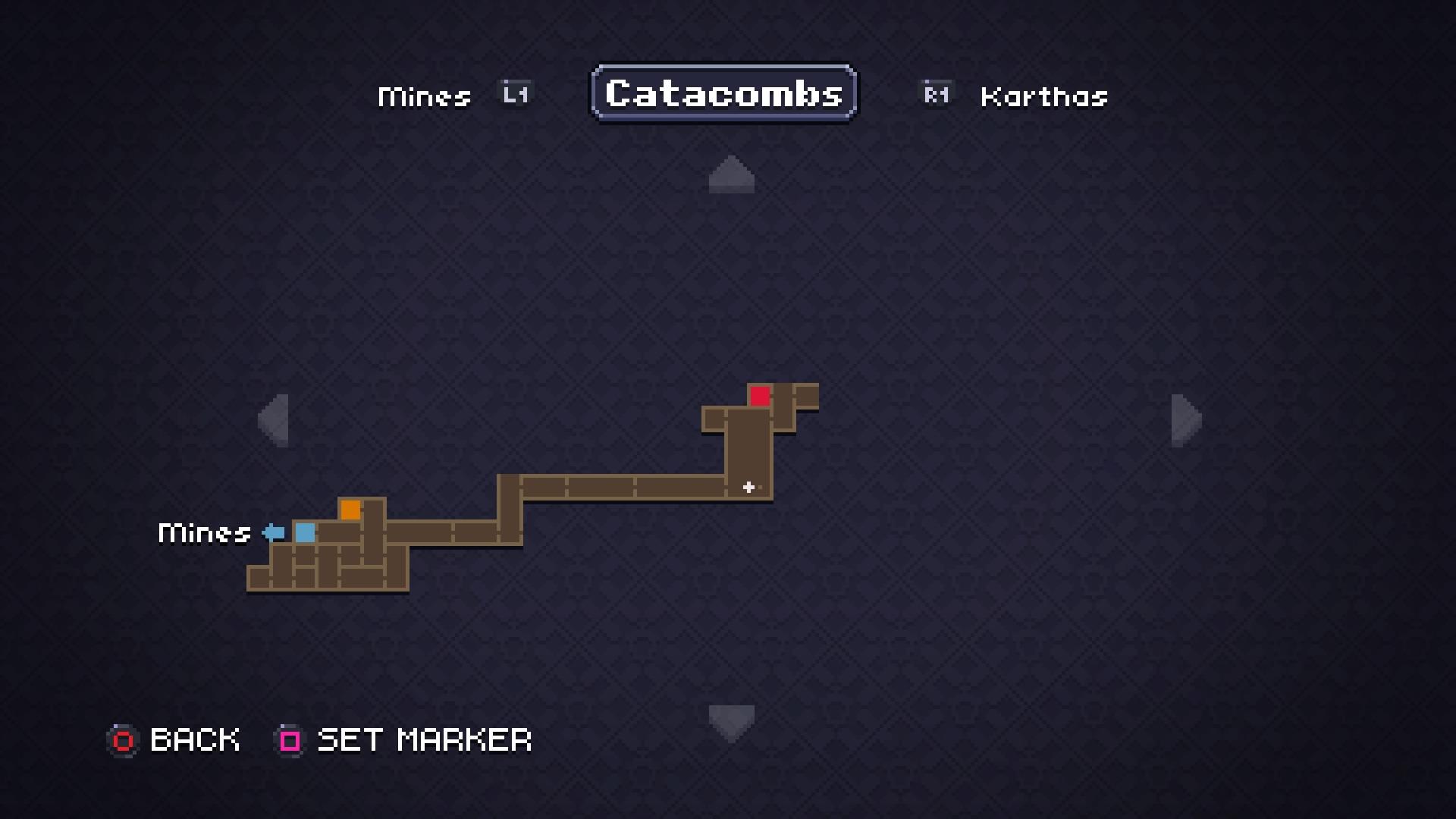Click the left map scroll arrow
The image size is (1456, 819).
click(275, 420)
